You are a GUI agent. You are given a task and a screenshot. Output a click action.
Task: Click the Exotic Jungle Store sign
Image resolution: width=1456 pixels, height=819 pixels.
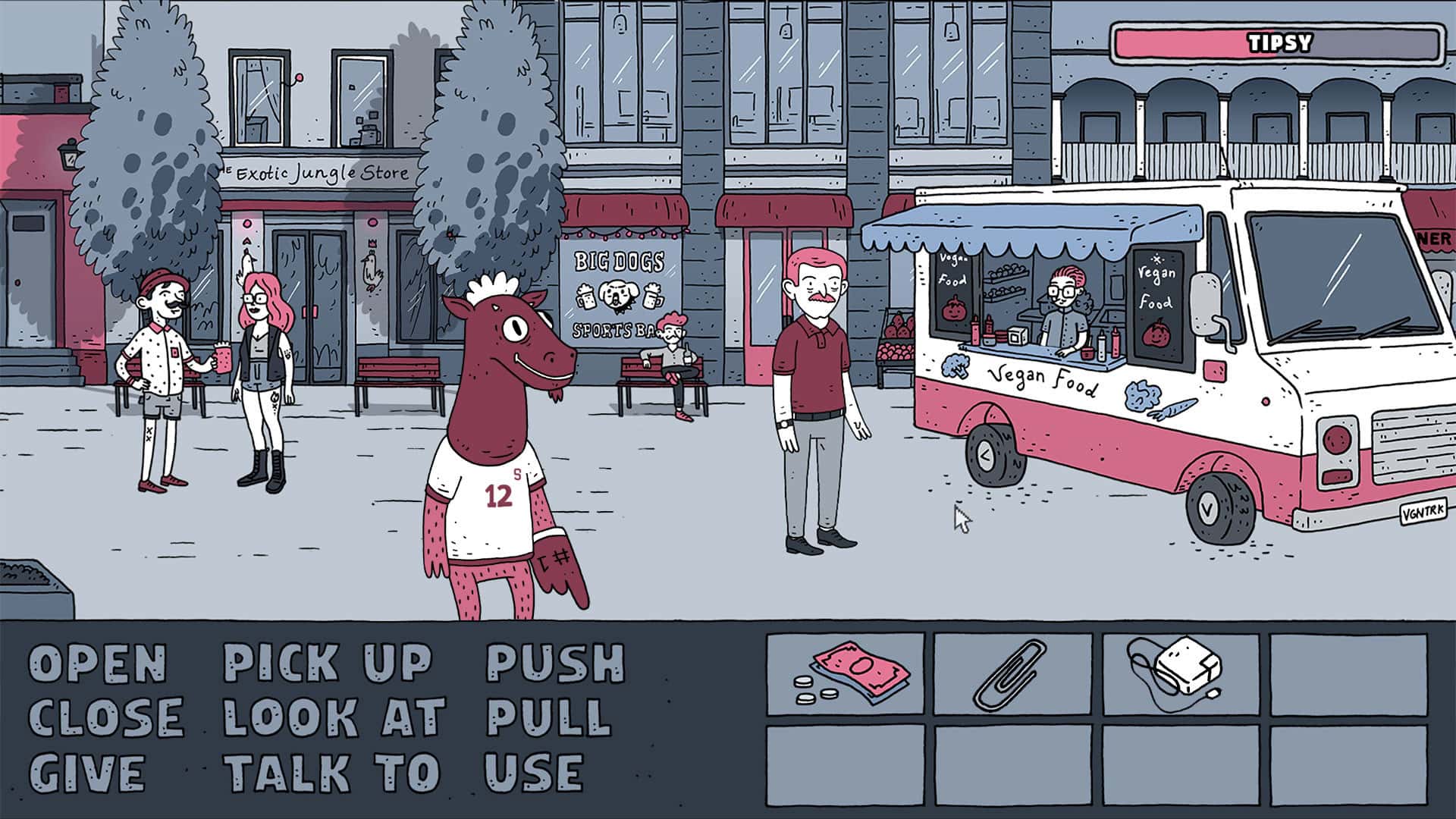[x=315, y=173]
